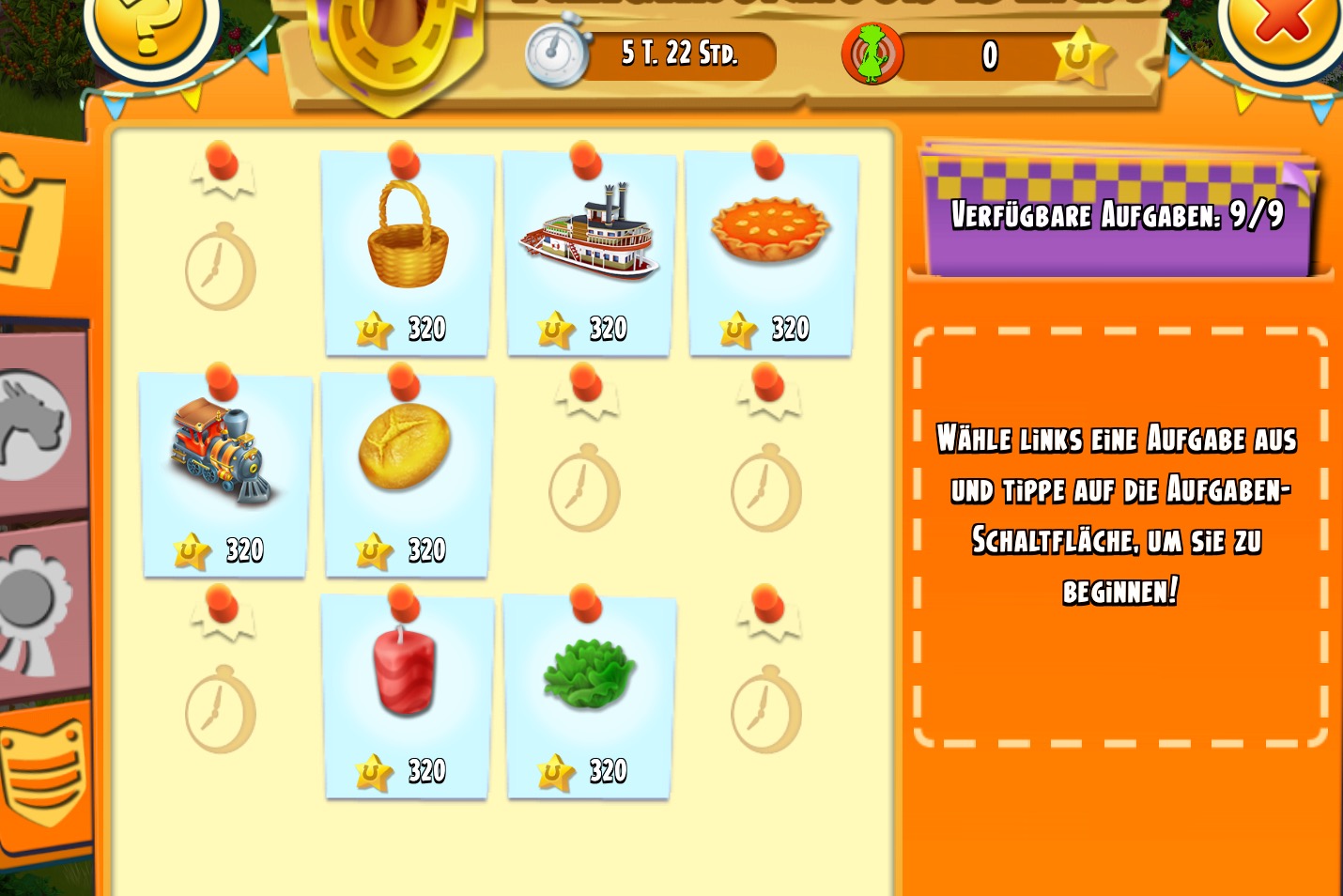Image resolution: width=1343 pixels, height=896 pixels.
Task: Choose the riverboat task card
Action: (589, 254)
